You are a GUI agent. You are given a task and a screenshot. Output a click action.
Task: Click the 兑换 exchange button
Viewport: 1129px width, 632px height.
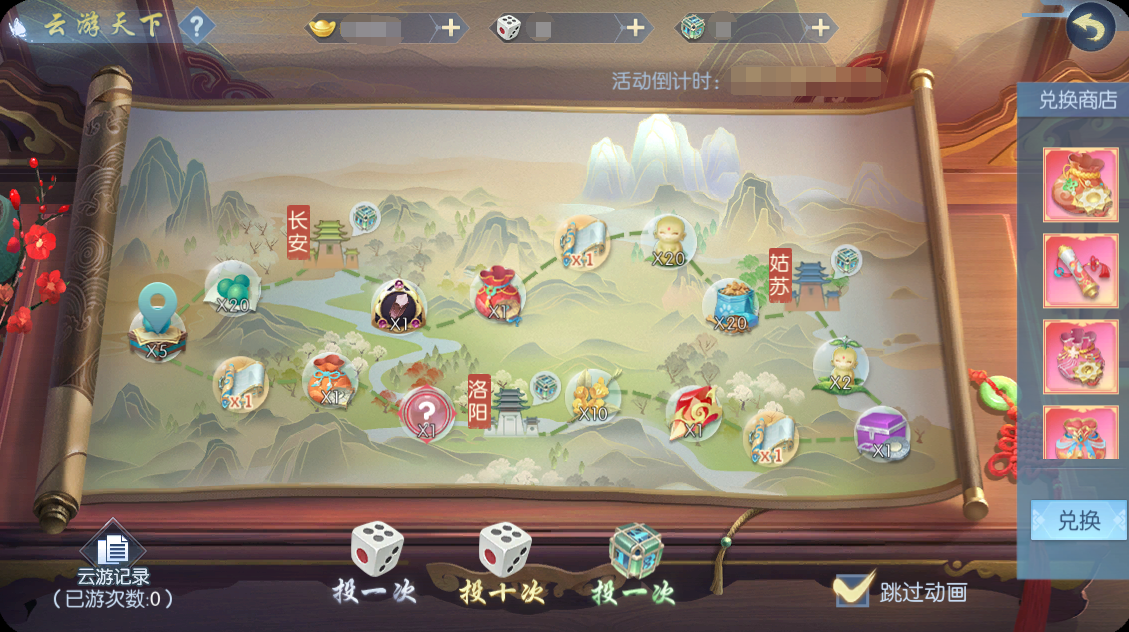[x=1078, y=520]
